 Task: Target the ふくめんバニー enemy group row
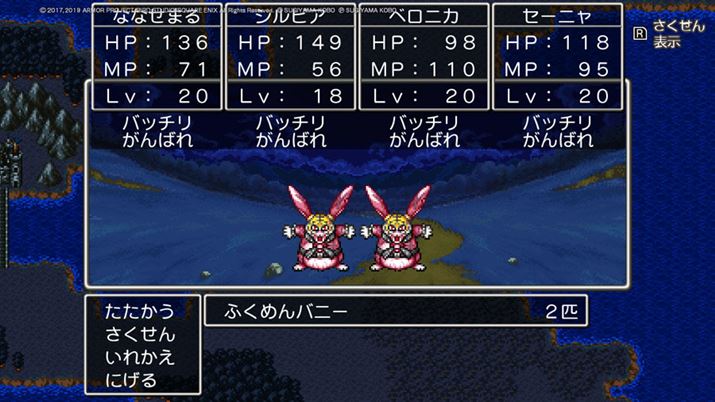(395, 311)
